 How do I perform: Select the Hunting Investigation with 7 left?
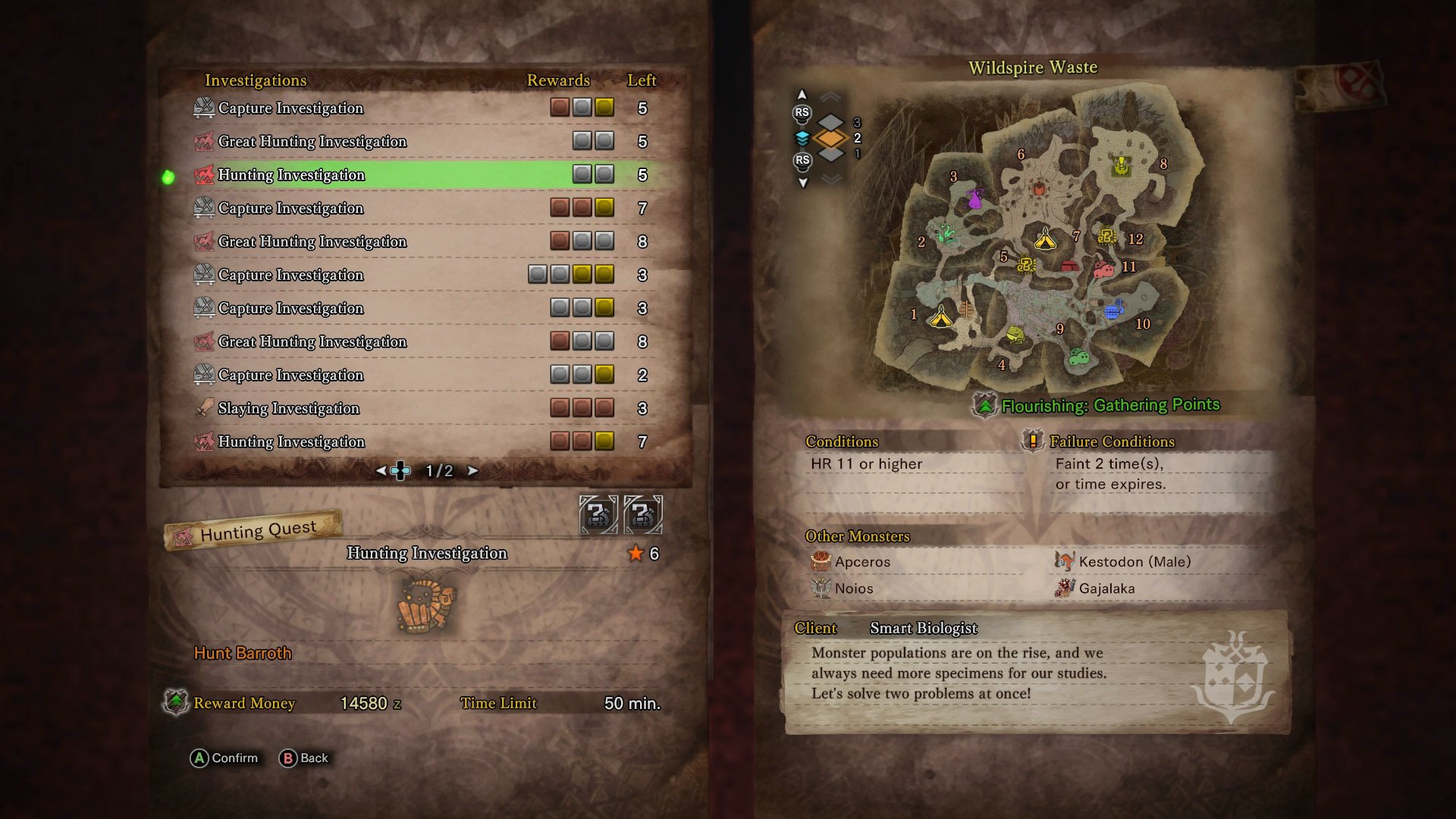point(291,442)
